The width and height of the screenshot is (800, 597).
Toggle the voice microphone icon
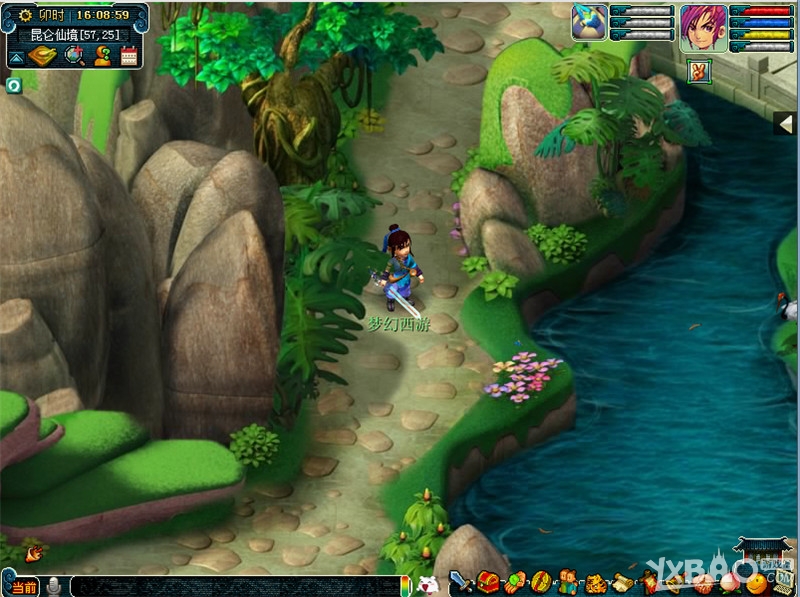tap(54, 586)
